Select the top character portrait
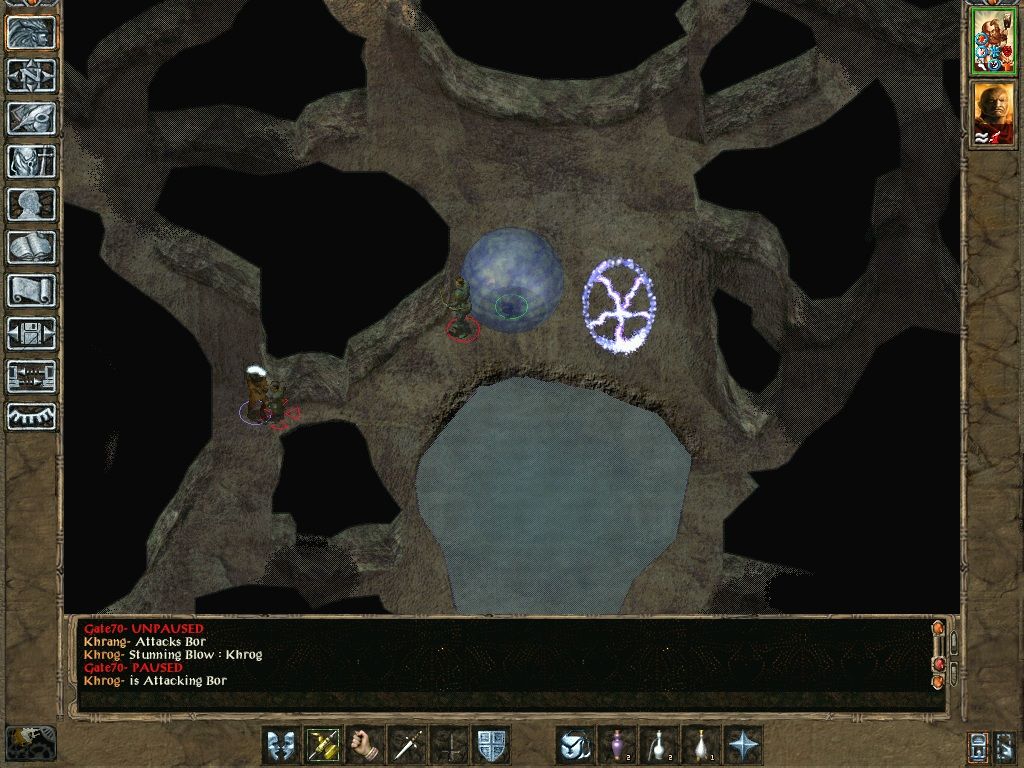The image size is (1024, 768). coord(993,41)
